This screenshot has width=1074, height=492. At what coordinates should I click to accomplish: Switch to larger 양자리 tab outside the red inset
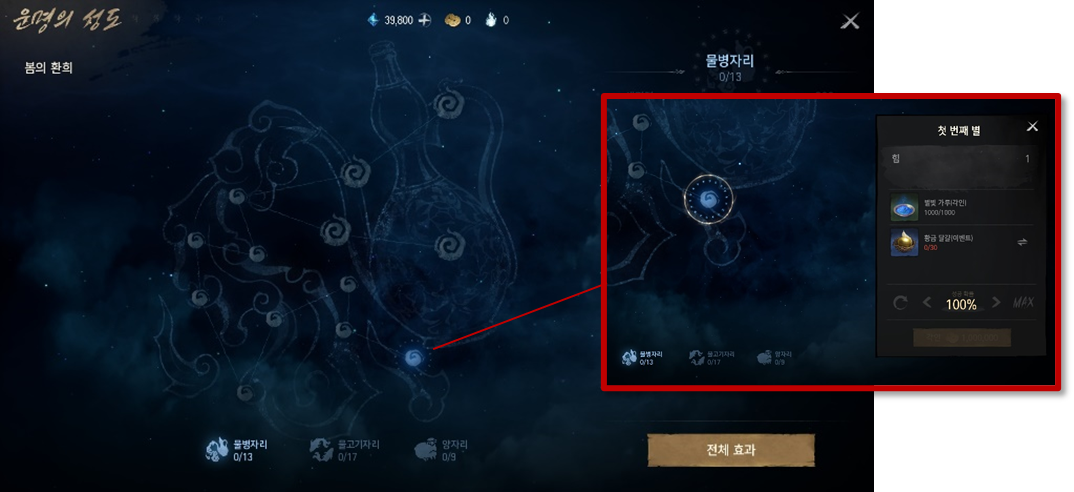(x=441, y=450)
